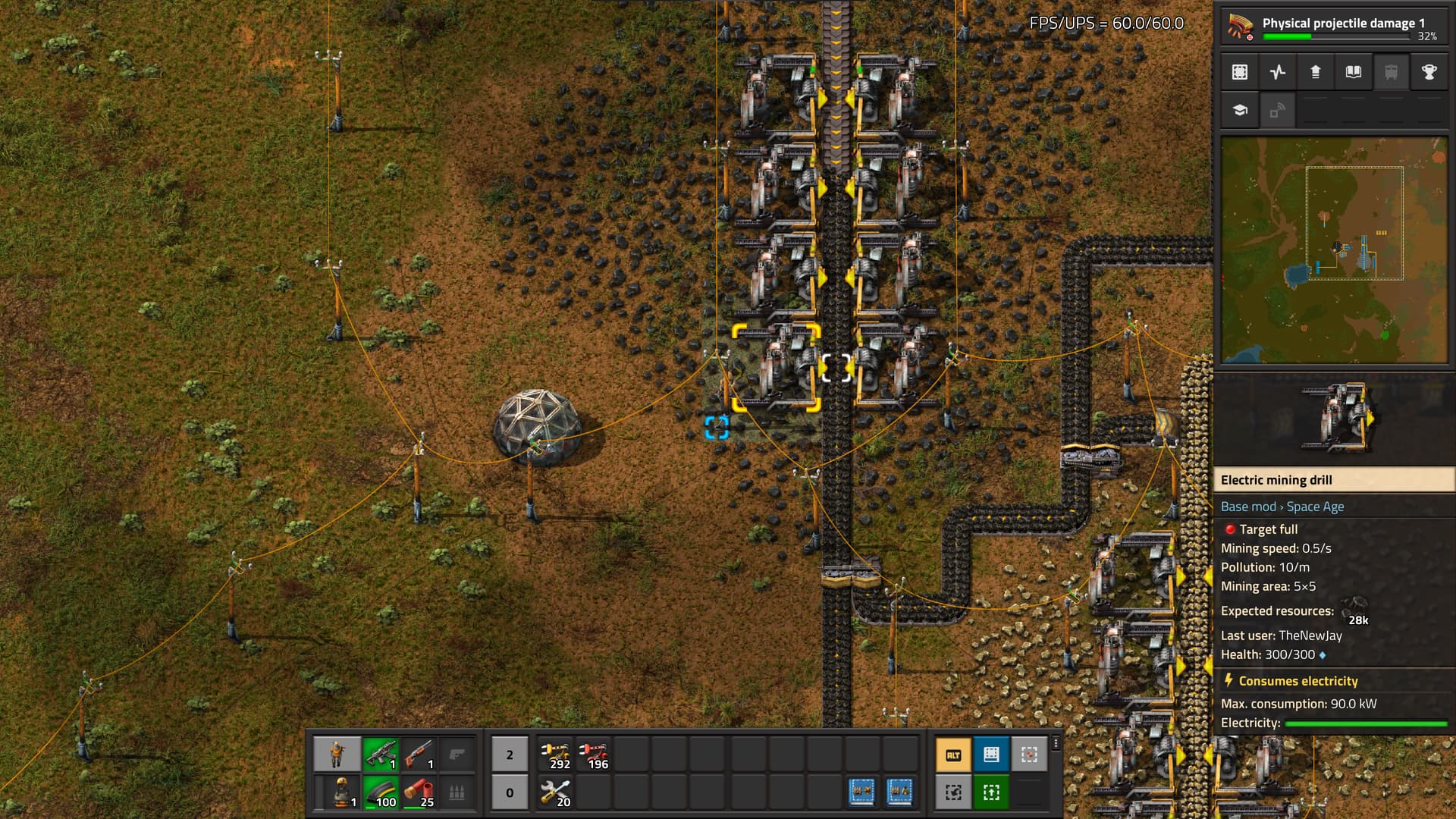Open the achievements trophy icon
The height and width of the screenshot is (819, 1456).
(1429, 72)
